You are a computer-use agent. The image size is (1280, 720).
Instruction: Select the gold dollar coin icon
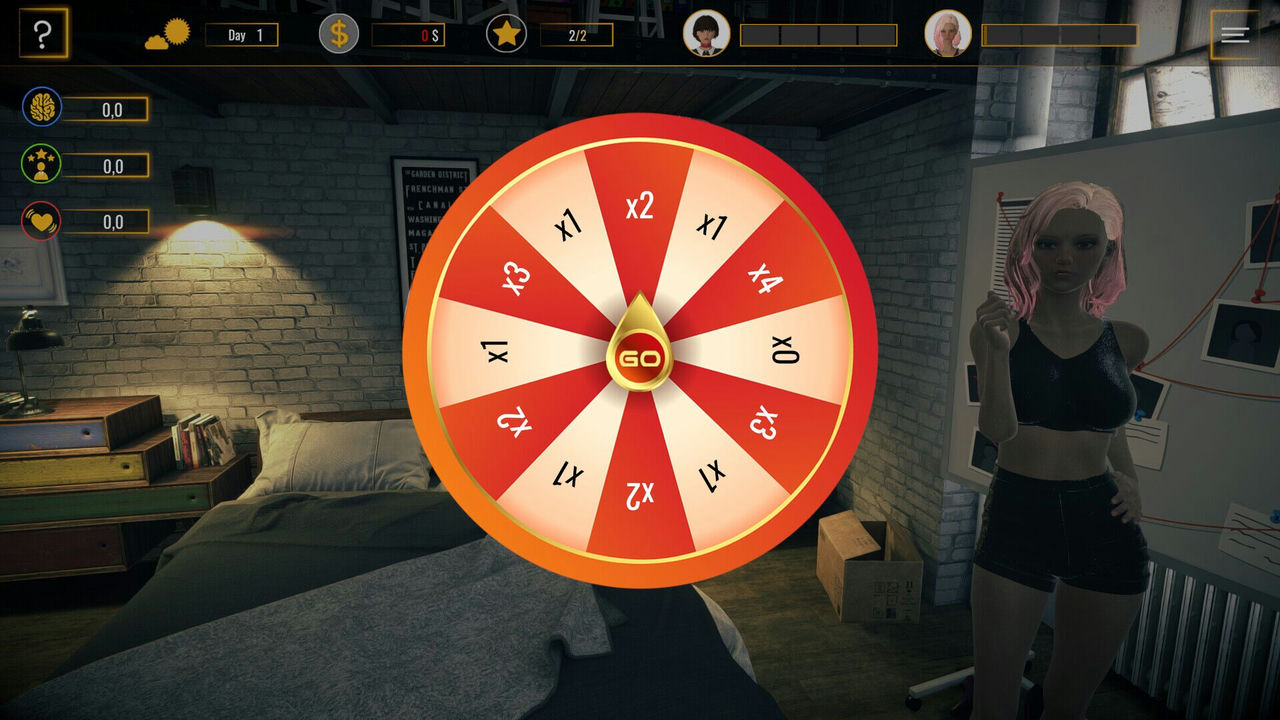point(338,33)
